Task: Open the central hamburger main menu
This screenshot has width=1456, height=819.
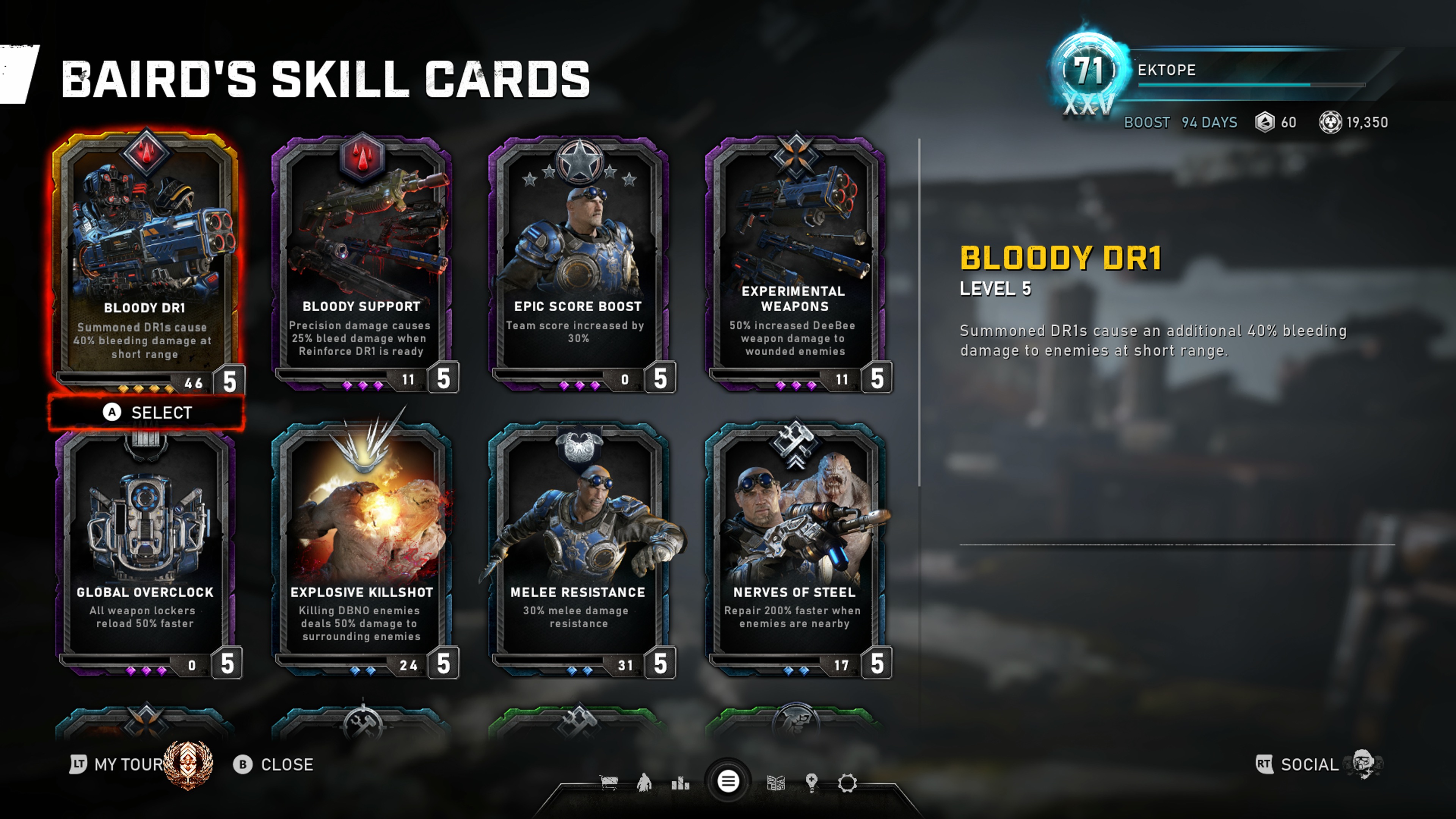Action: [728, 782]
